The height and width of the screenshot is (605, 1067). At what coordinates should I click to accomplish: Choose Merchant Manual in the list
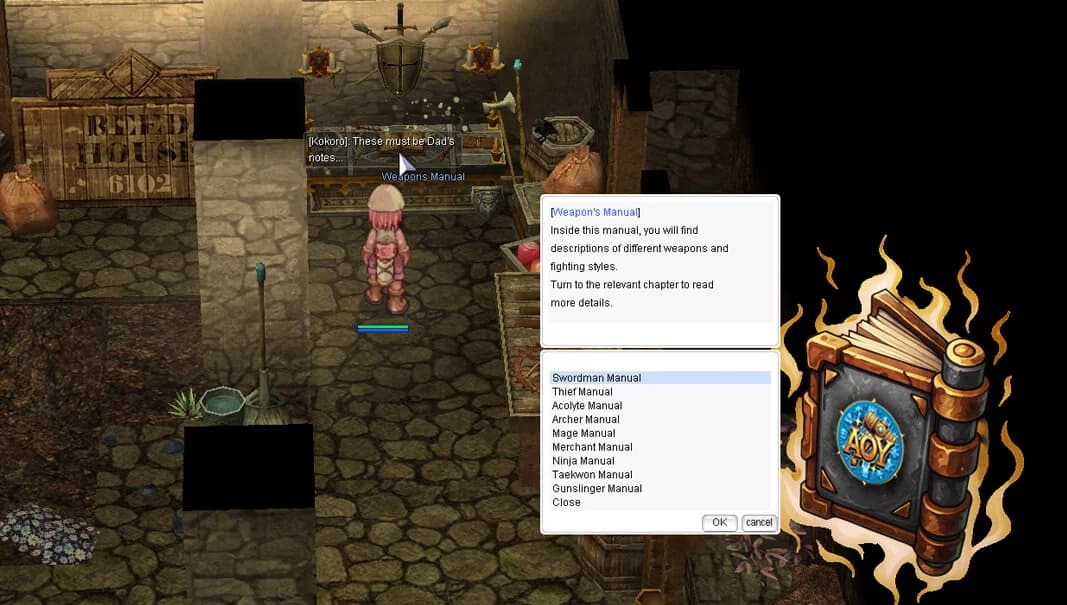[x=592, y=447]
